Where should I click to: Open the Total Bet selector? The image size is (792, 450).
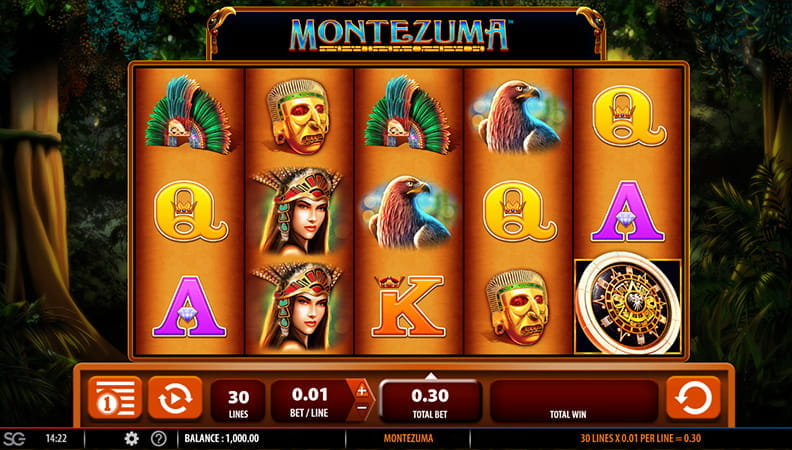tap(429, 400)
